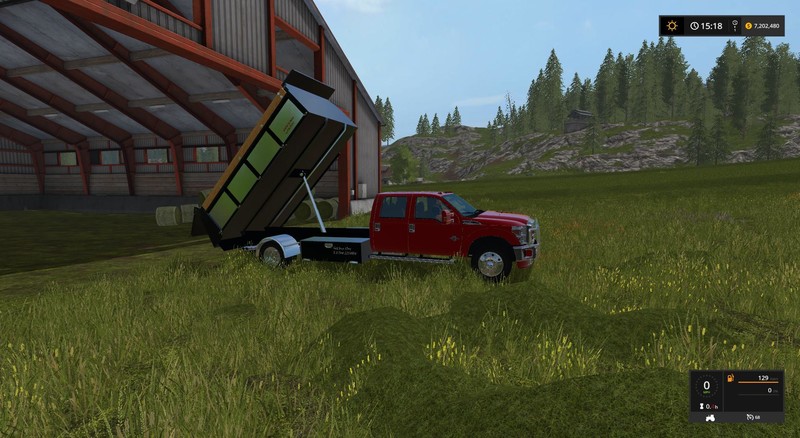Toggle the cruise control icon
Image resolution: width=800 pixels, height=438 pixels.
pyautogui.click(x=750, y=417)
